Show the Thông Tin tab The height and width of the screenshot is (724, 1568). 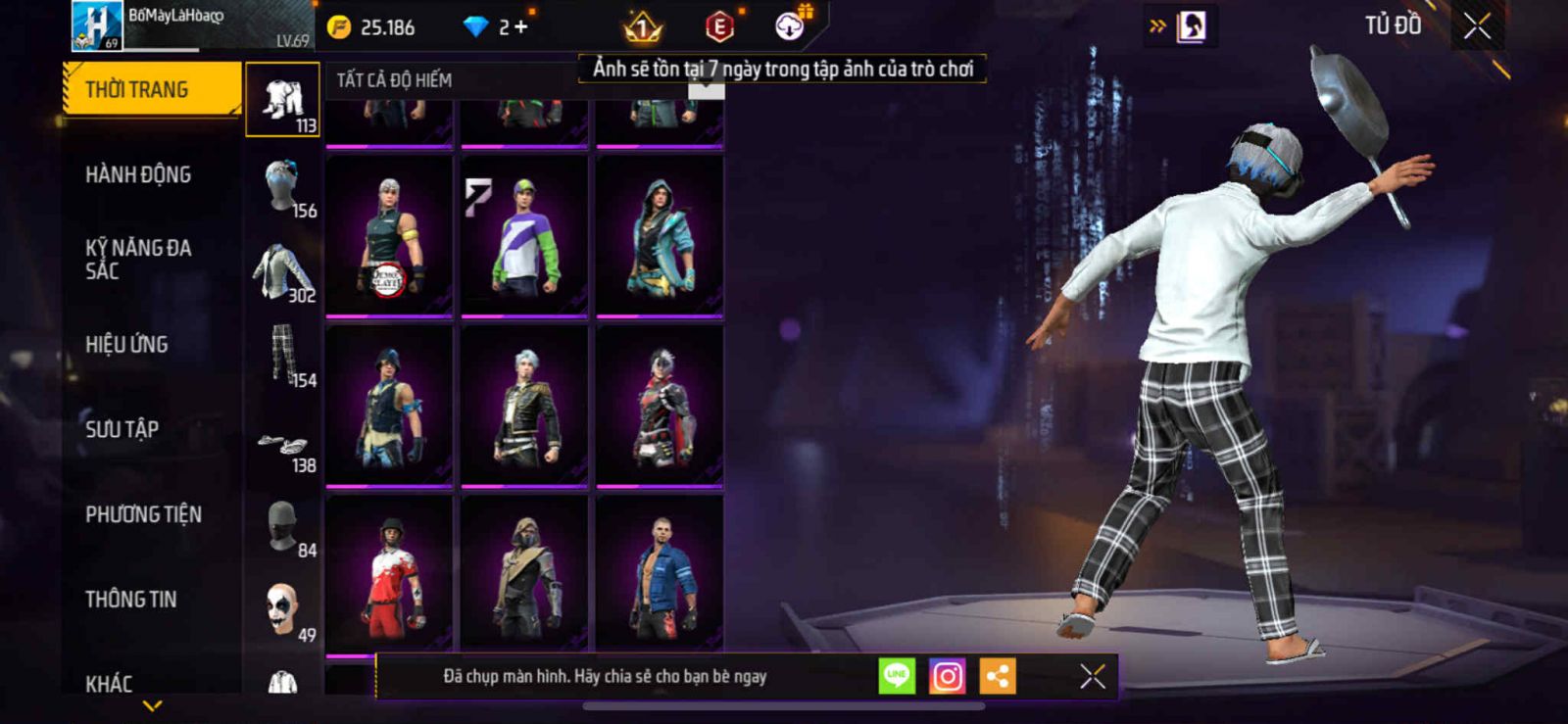point(130,599)
